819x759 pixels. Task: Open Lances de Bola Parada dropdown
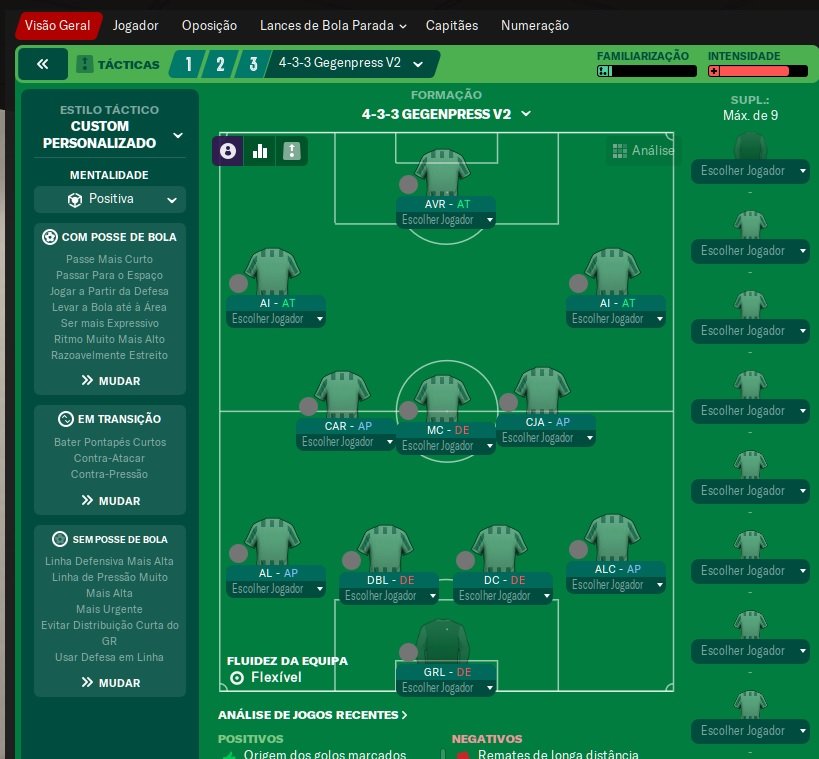(x=332, y=26)
